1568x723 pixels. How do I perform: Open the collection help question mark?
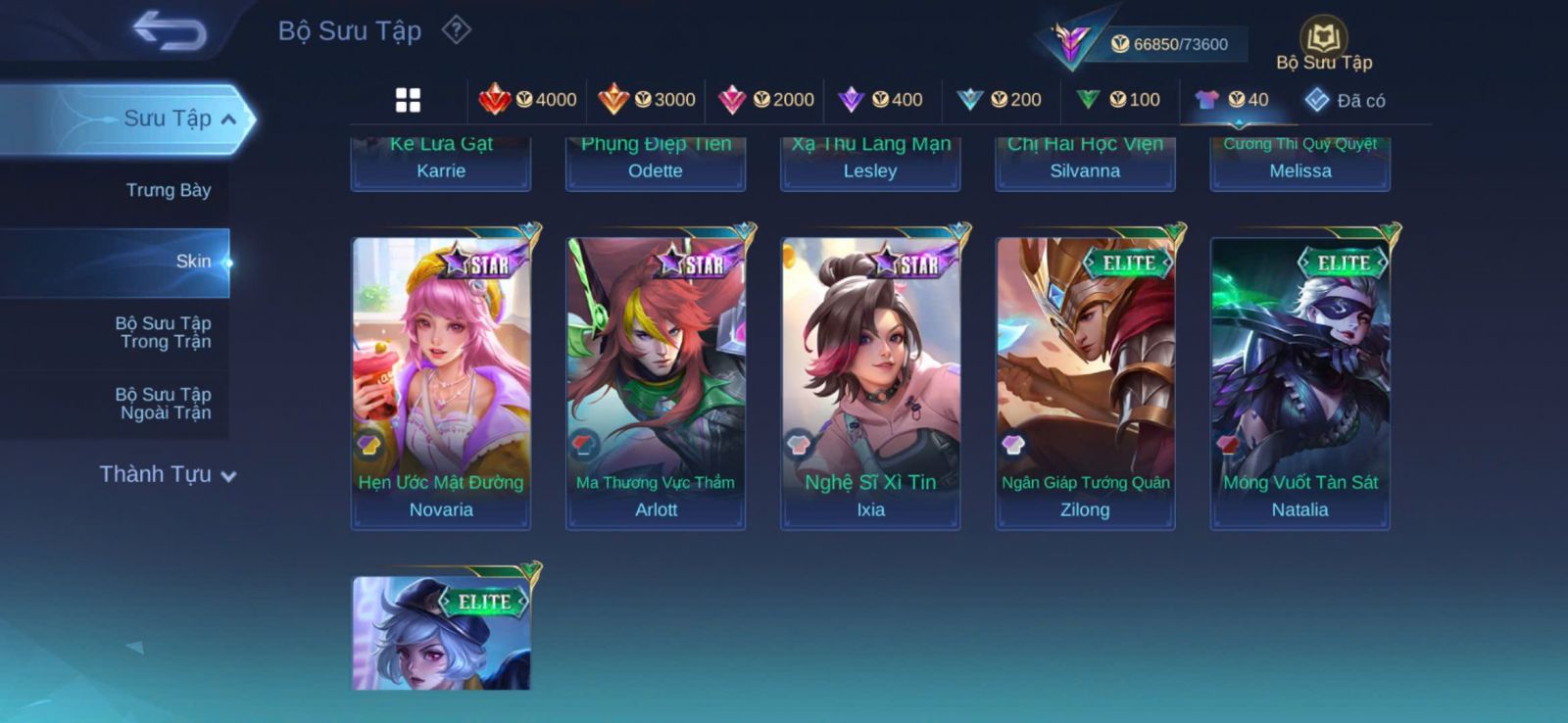point(457,30)
